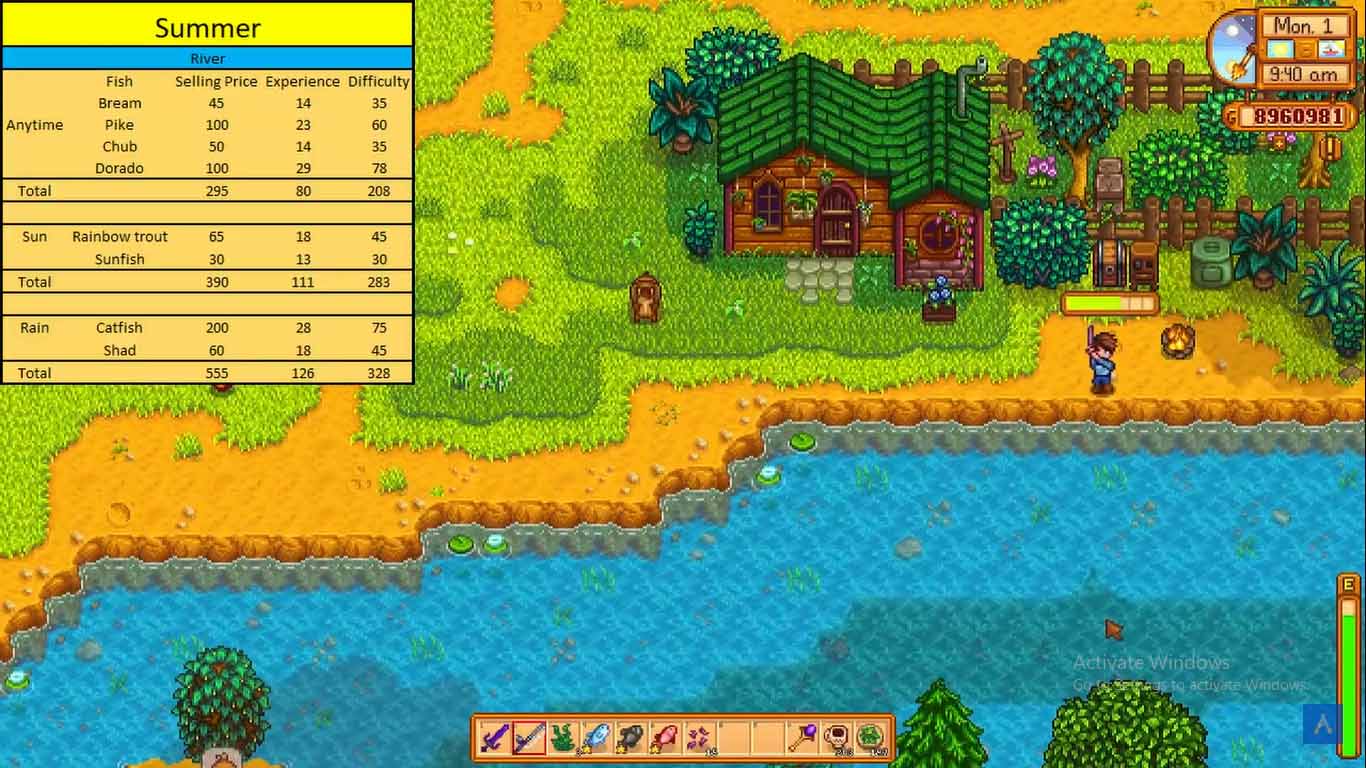Select the blue fish with star quality
This screenshot has height=768, width=1366.
(x=597, y=738)
